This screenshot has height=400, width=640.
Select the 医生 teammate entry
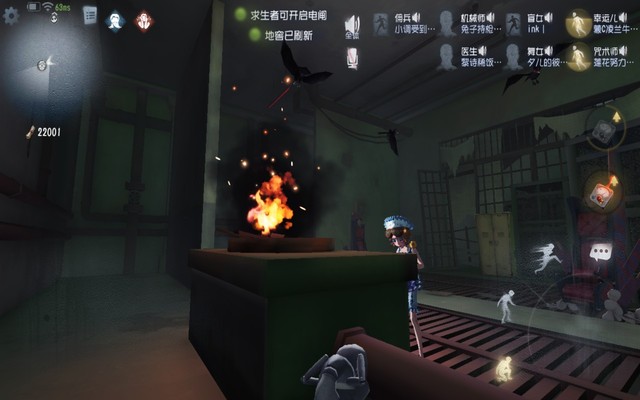click(x=463, y=55)
